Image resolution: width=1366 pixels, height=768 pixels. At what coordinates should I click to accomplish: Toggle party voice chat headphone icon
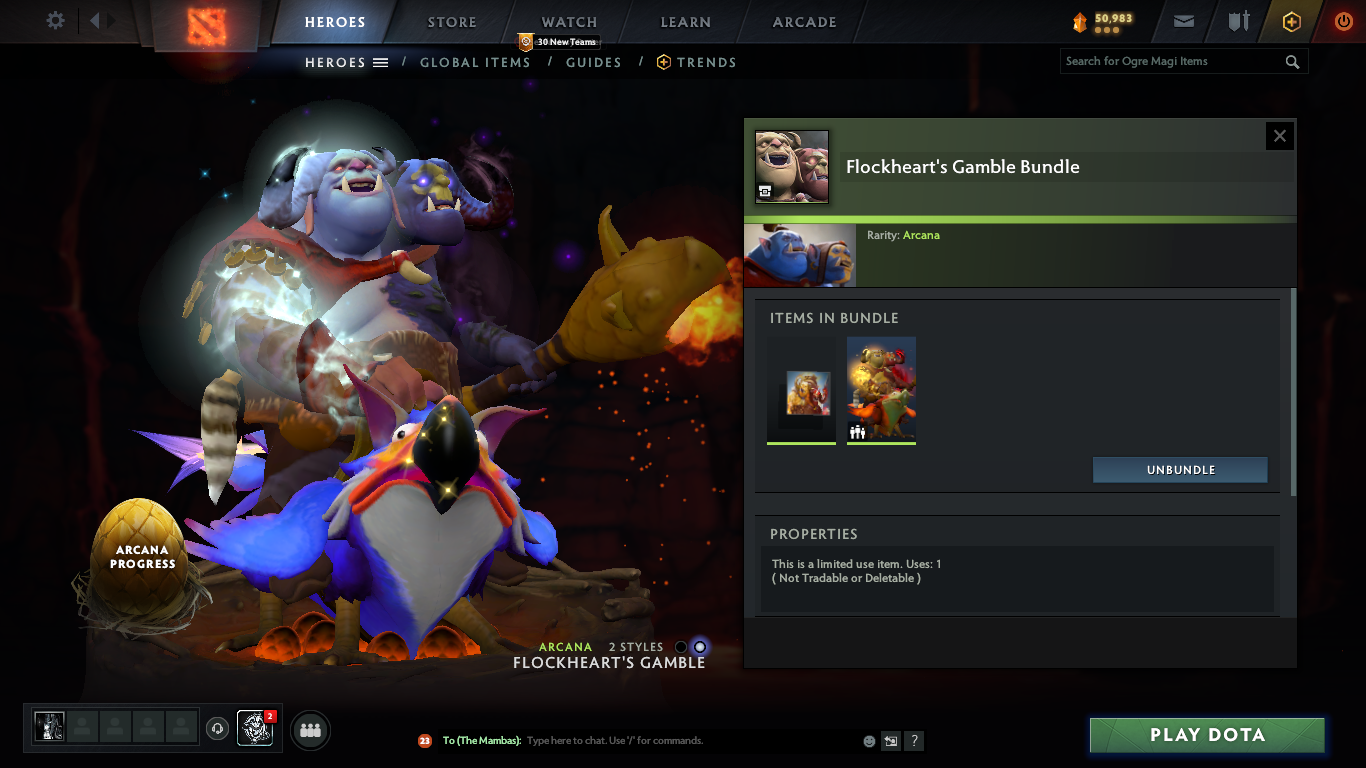click(218, 729)
